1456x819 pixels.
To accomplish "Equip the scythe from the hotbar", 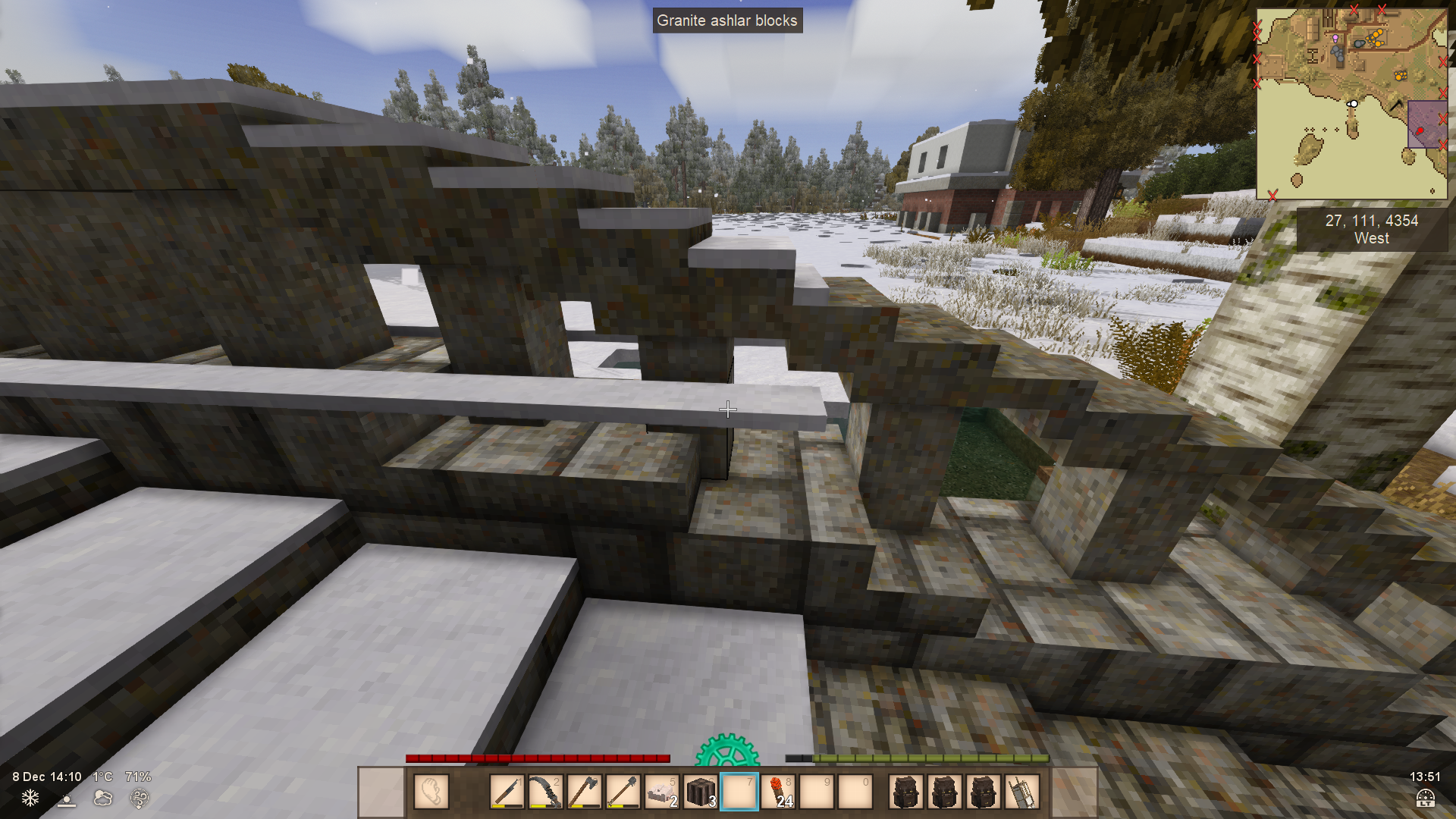I will click(x=545, y=792).
